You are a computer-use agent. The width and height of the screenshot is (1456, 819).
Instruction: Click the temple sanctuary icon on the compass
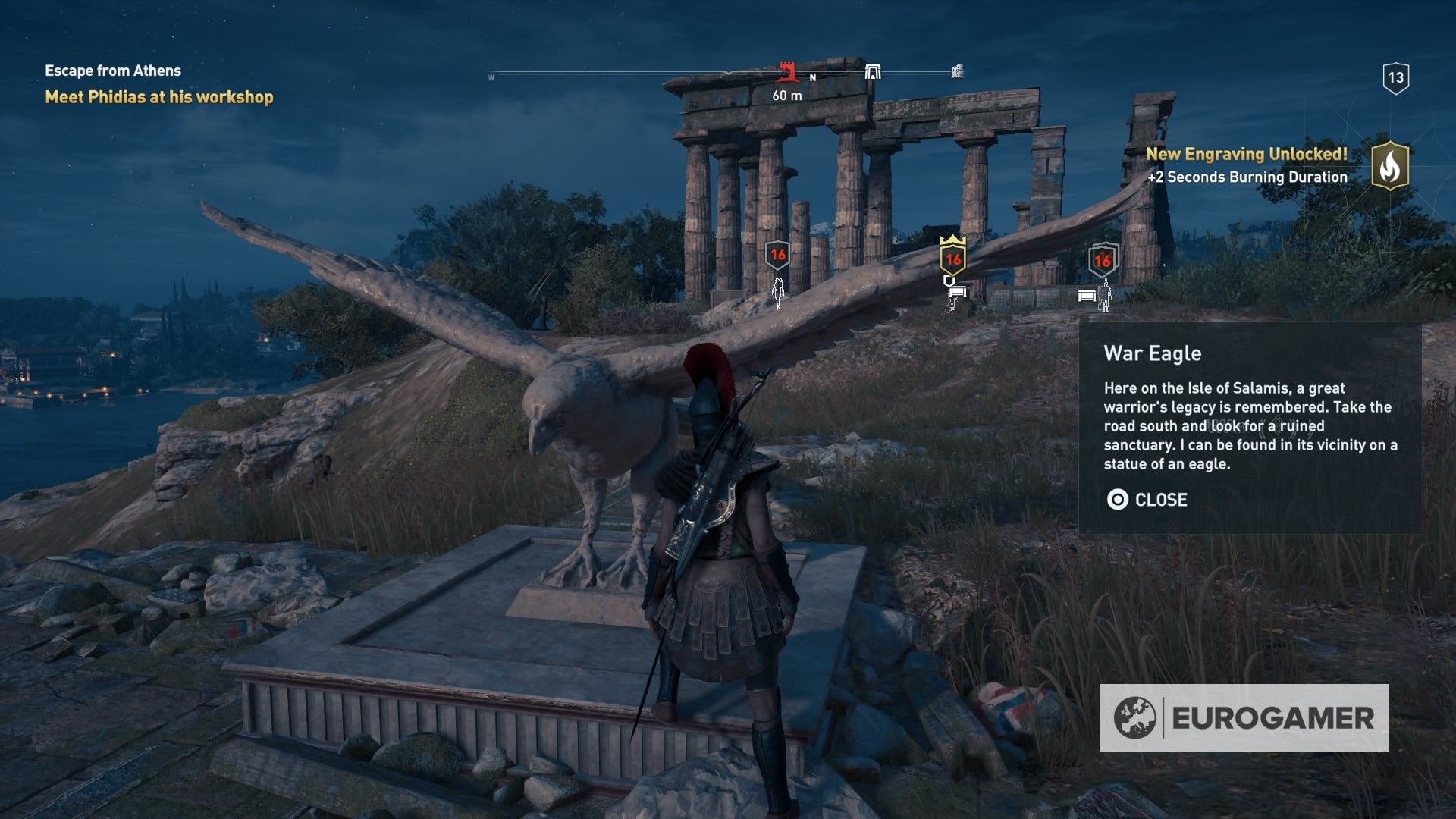pyautogui.click(x=873, y=71)
